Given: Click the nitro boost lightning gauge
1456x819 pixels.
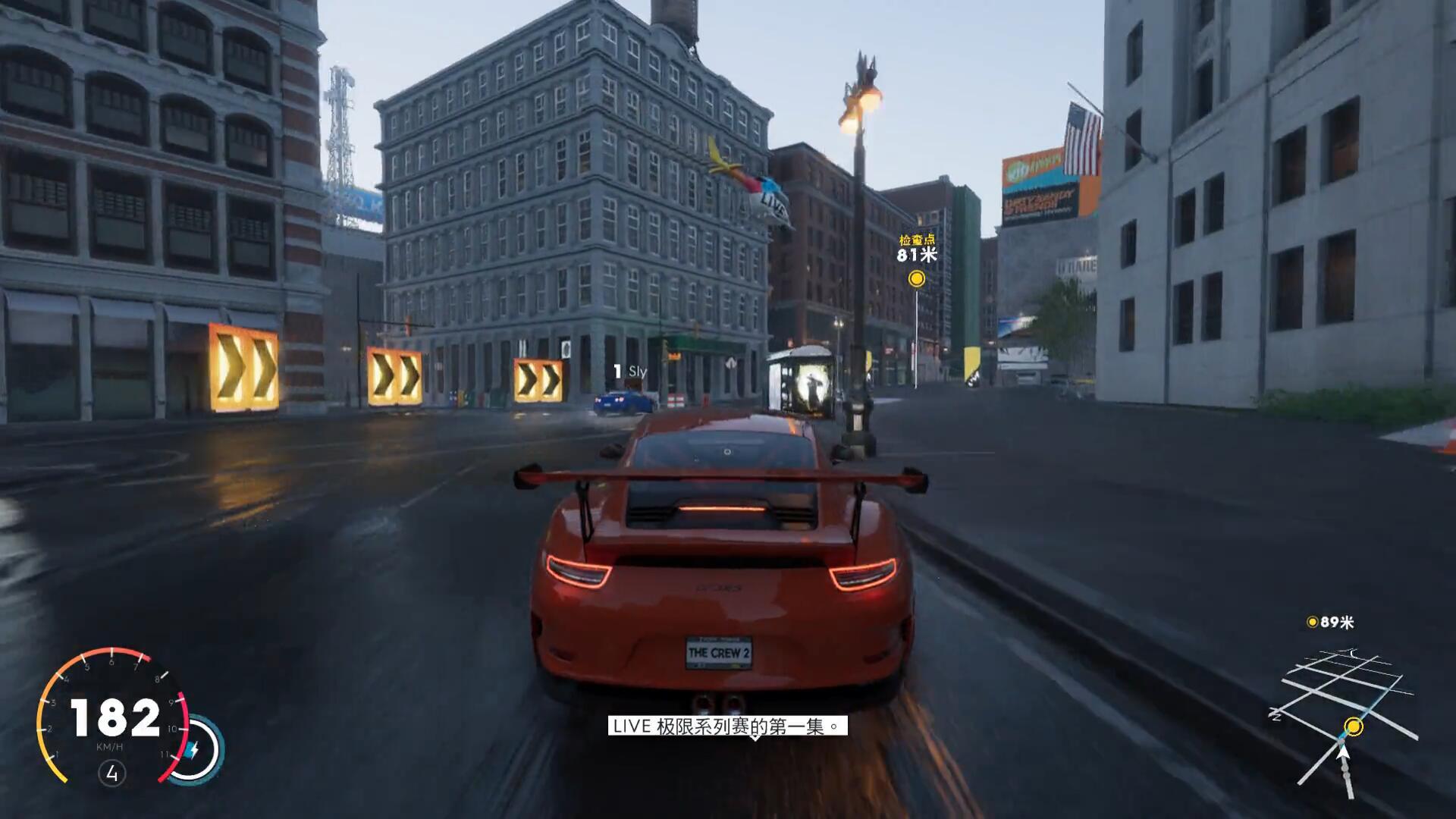Looking at the screenshot, I should 194,749.
